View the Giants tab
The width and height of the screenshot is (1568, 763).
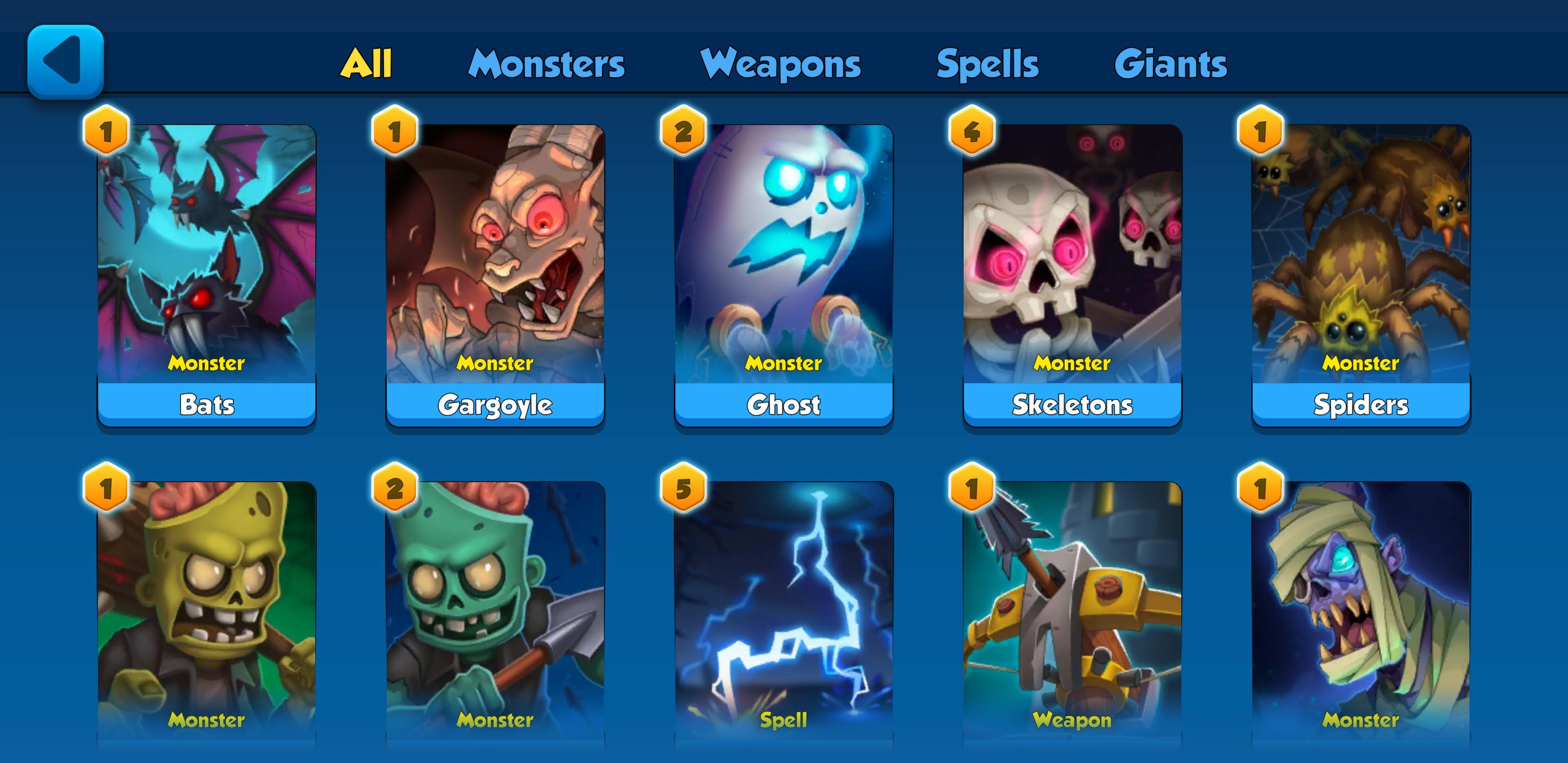point(1171,64)
